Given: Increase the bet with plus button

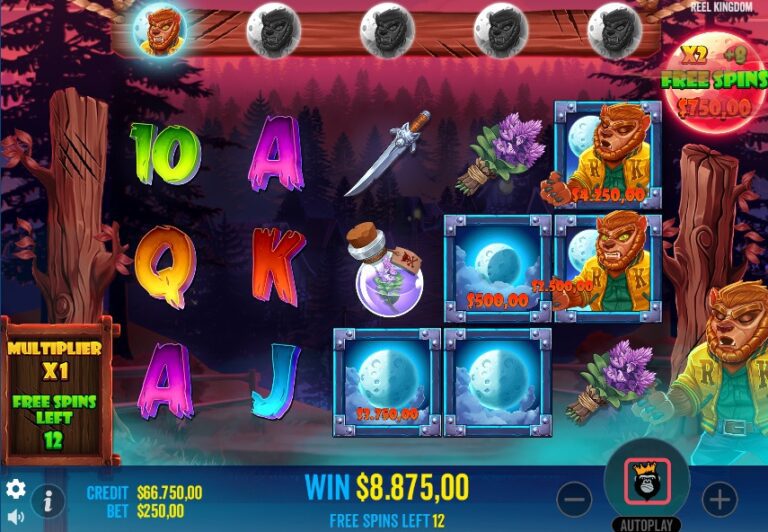Looking at the screenshot, I should (719, 497).
